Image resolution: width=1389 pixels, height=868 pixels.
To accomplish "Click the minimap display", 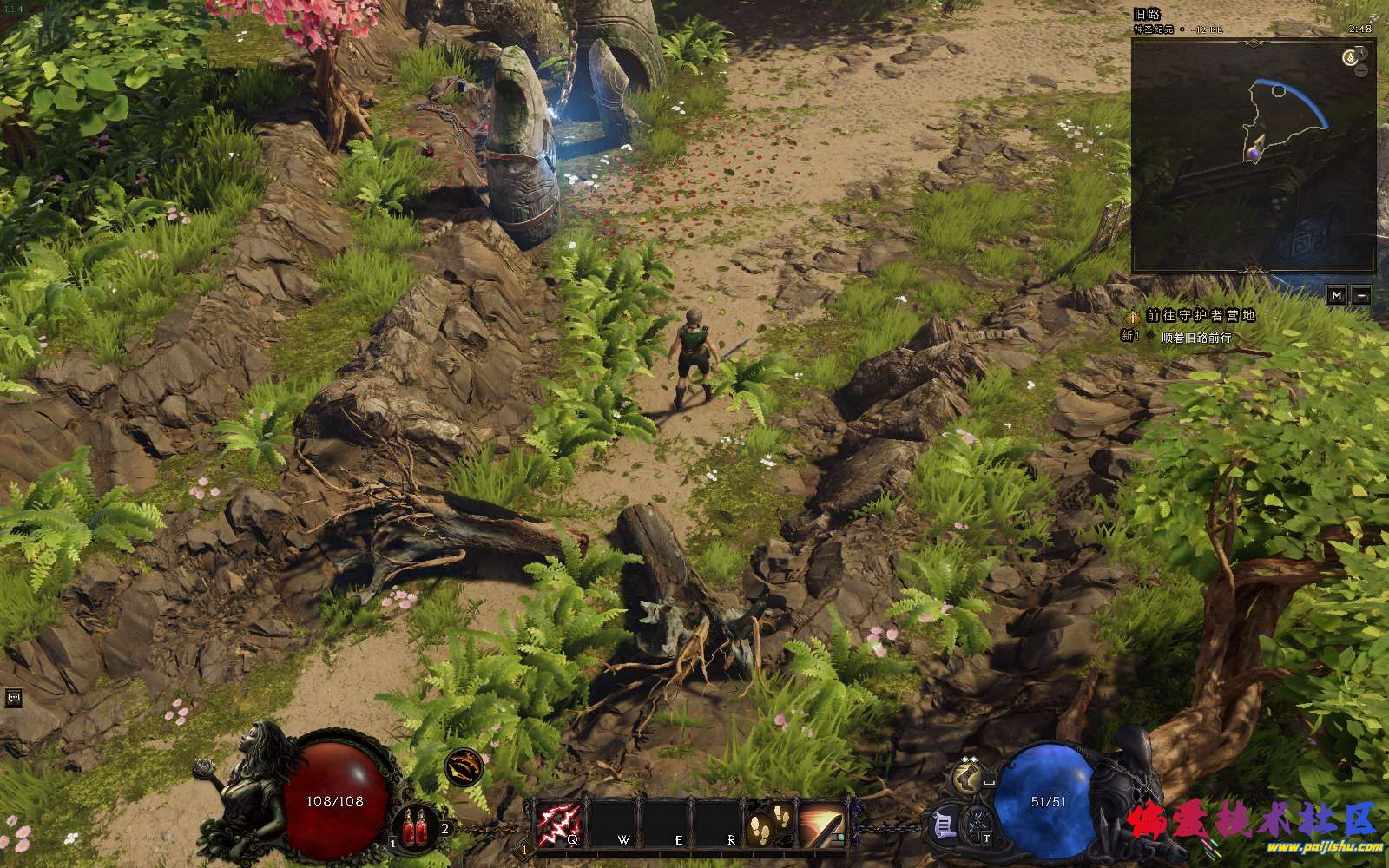I will click(x=1254, y=156).
